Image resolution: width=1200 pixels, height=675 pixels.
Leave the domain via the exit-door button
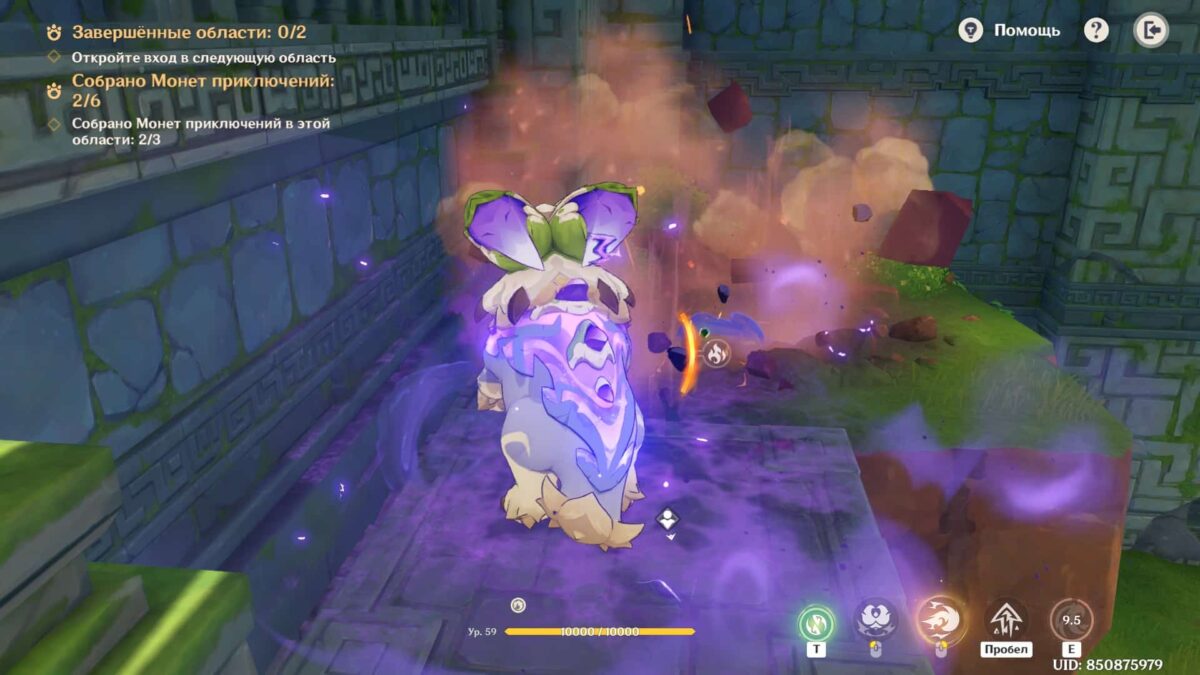tap(1150, 30)
